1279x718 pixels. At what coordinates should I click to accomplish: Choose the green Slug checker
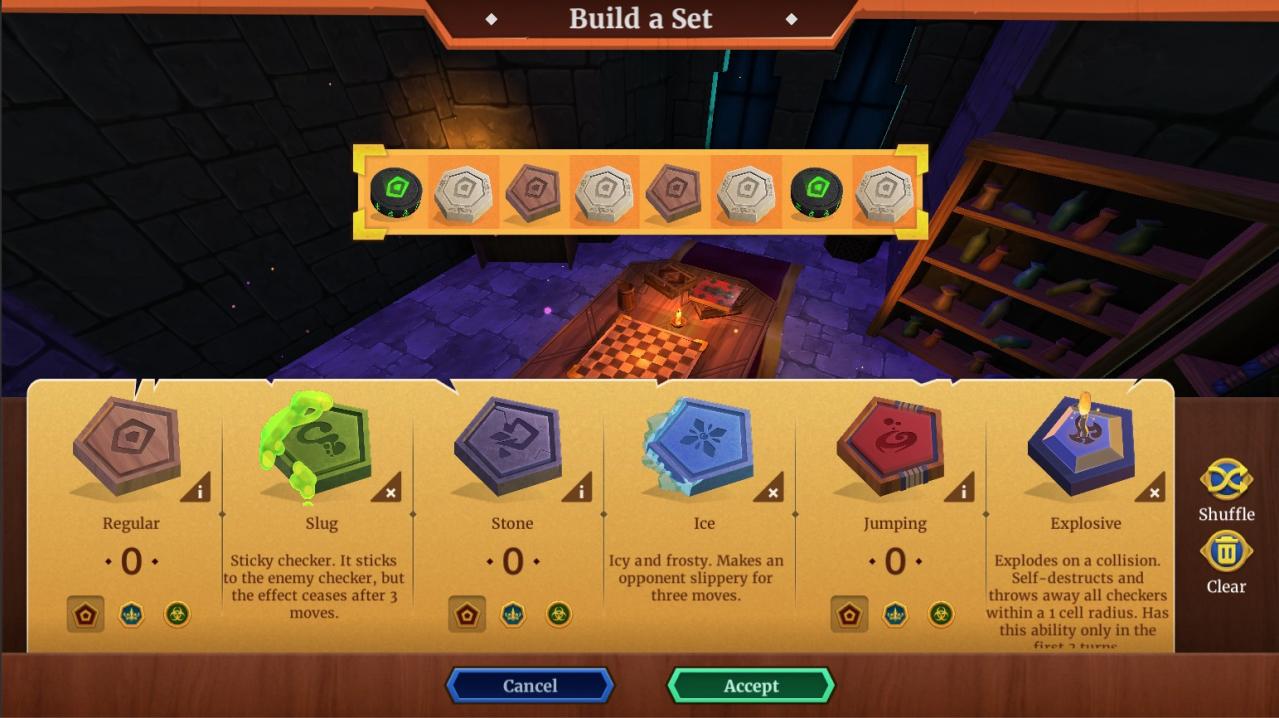point(319,445)
